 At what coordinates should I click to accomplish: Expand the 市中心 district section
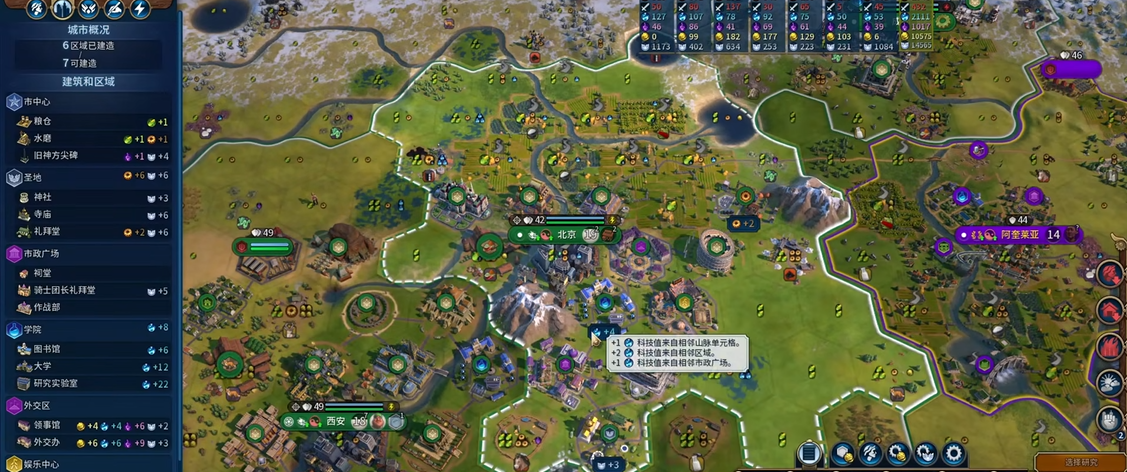coord(36,102)
